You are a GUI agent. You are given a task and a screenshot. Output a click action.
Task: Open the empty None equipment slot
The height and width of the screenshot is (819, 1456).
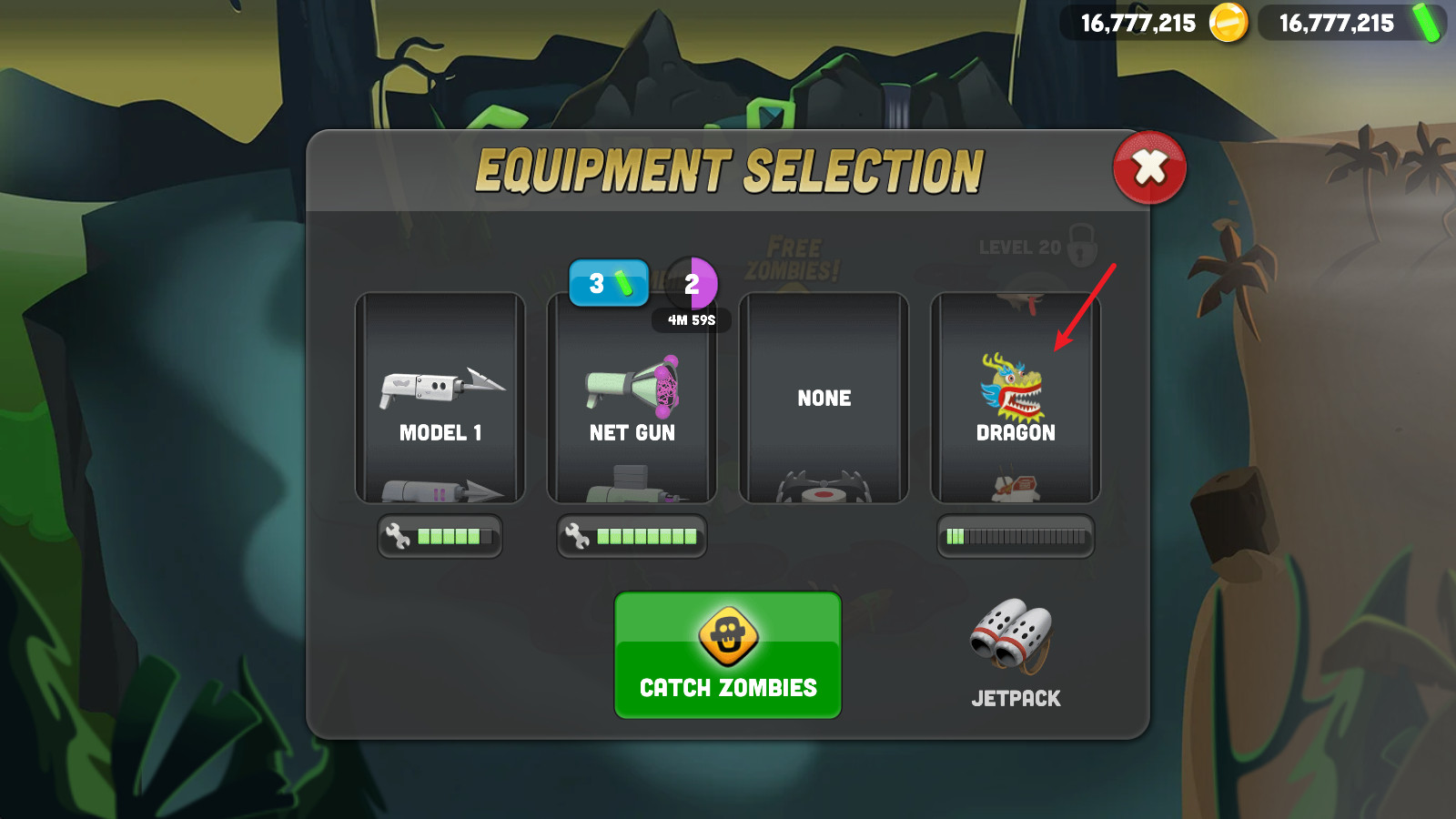(x=824, y=398)
